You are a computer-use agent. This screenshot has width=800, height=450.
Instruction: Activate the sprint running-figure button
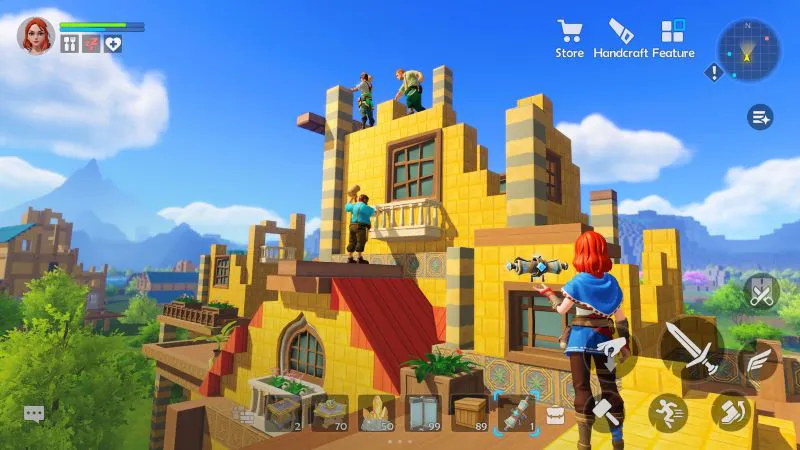click(667, 411)
